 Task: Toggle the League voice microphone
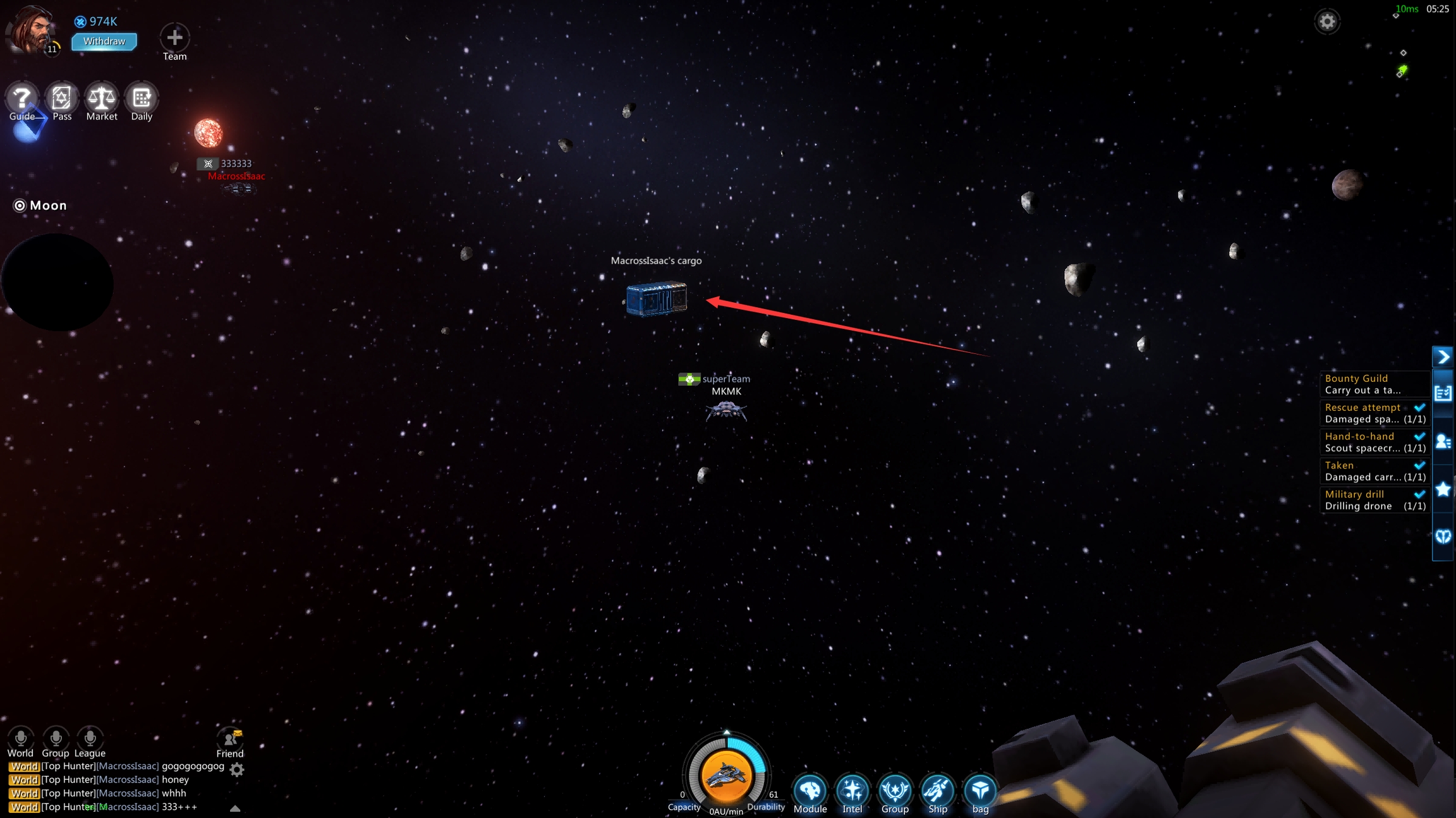(x=90, y=738)
